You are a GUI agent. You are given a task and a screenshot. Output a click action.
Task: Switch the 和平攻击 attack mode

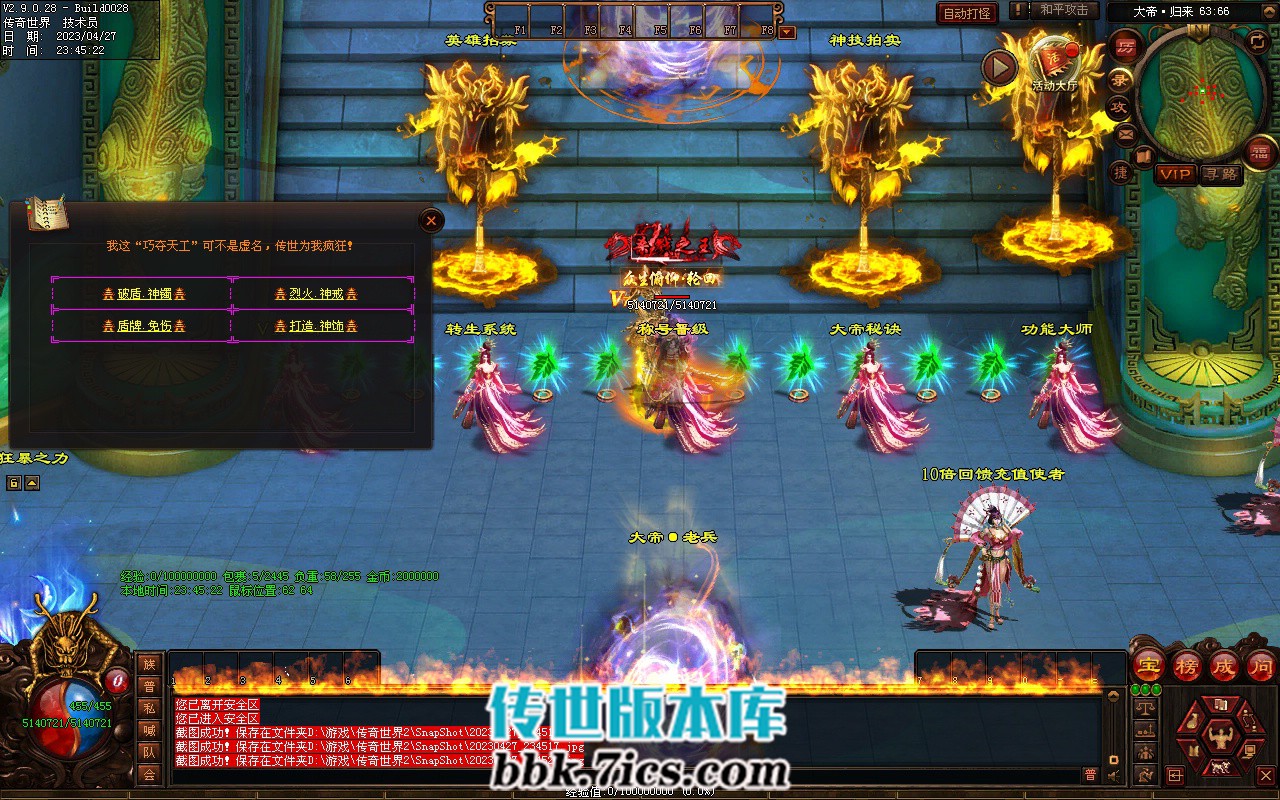[1063, 10]
